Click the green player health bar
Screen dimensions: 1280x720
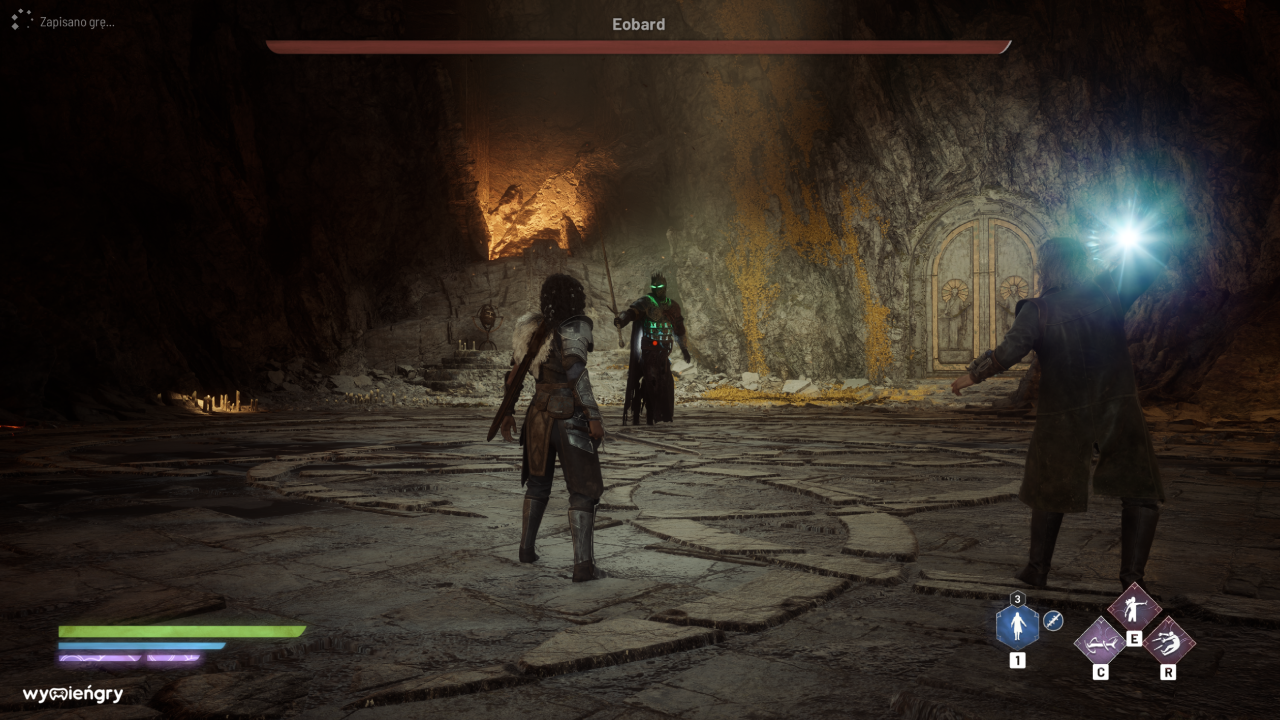[180, 631]
